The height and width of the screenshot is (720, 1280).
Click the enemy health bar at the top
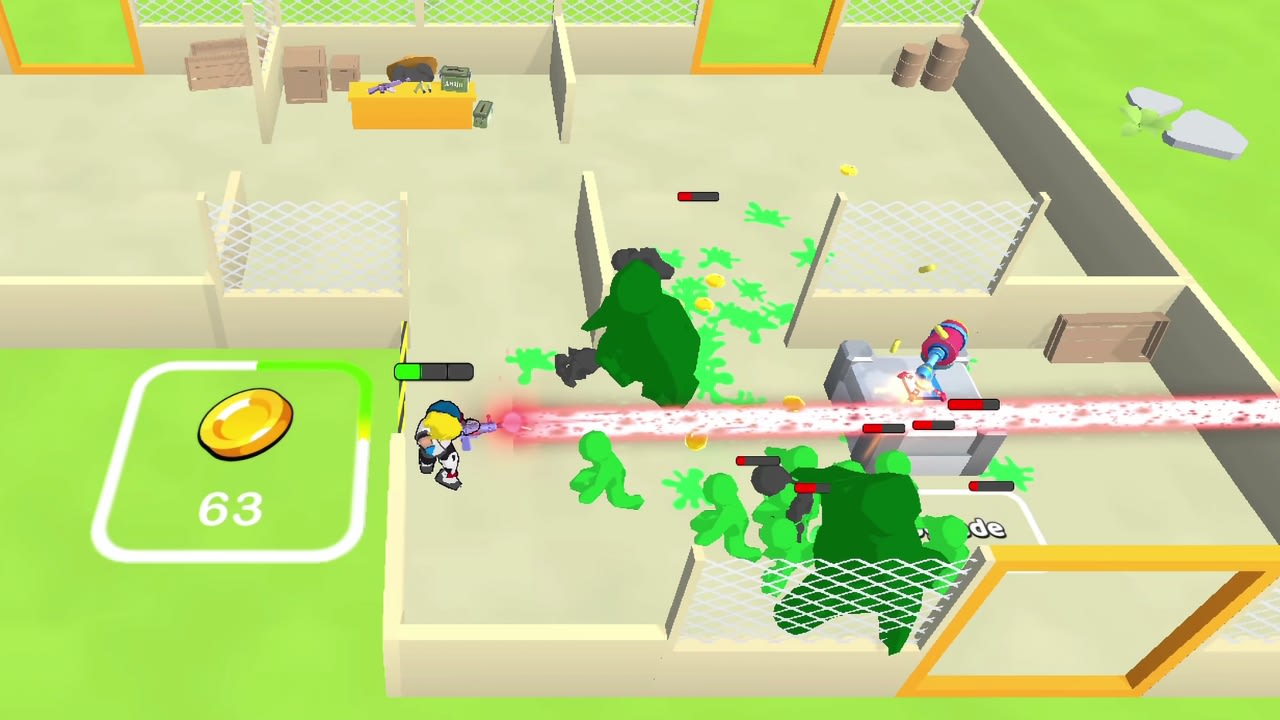tap(700, 196)
